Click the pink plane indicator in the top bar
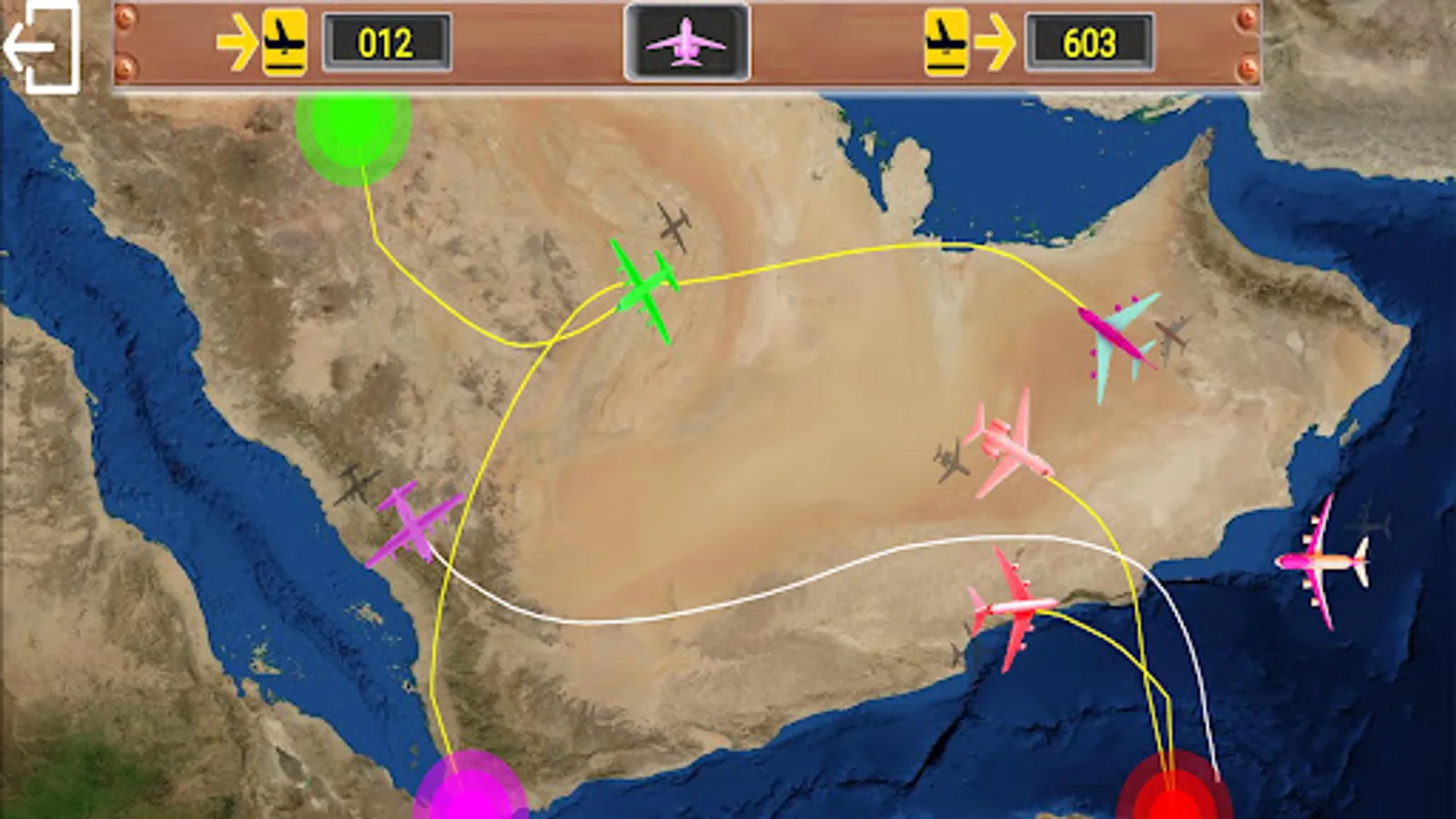Image resolution: width=1456 pixels, height=819 pixels. 685,41
